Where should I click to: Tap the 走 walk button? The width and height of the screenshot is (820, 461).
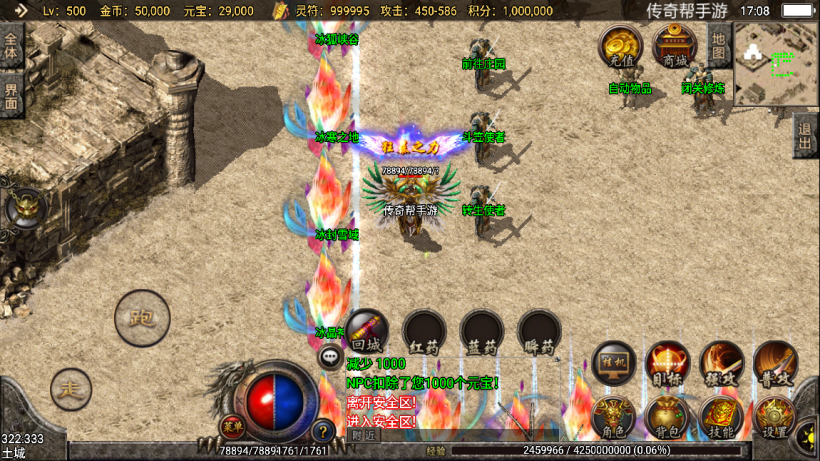pos(71,386)
